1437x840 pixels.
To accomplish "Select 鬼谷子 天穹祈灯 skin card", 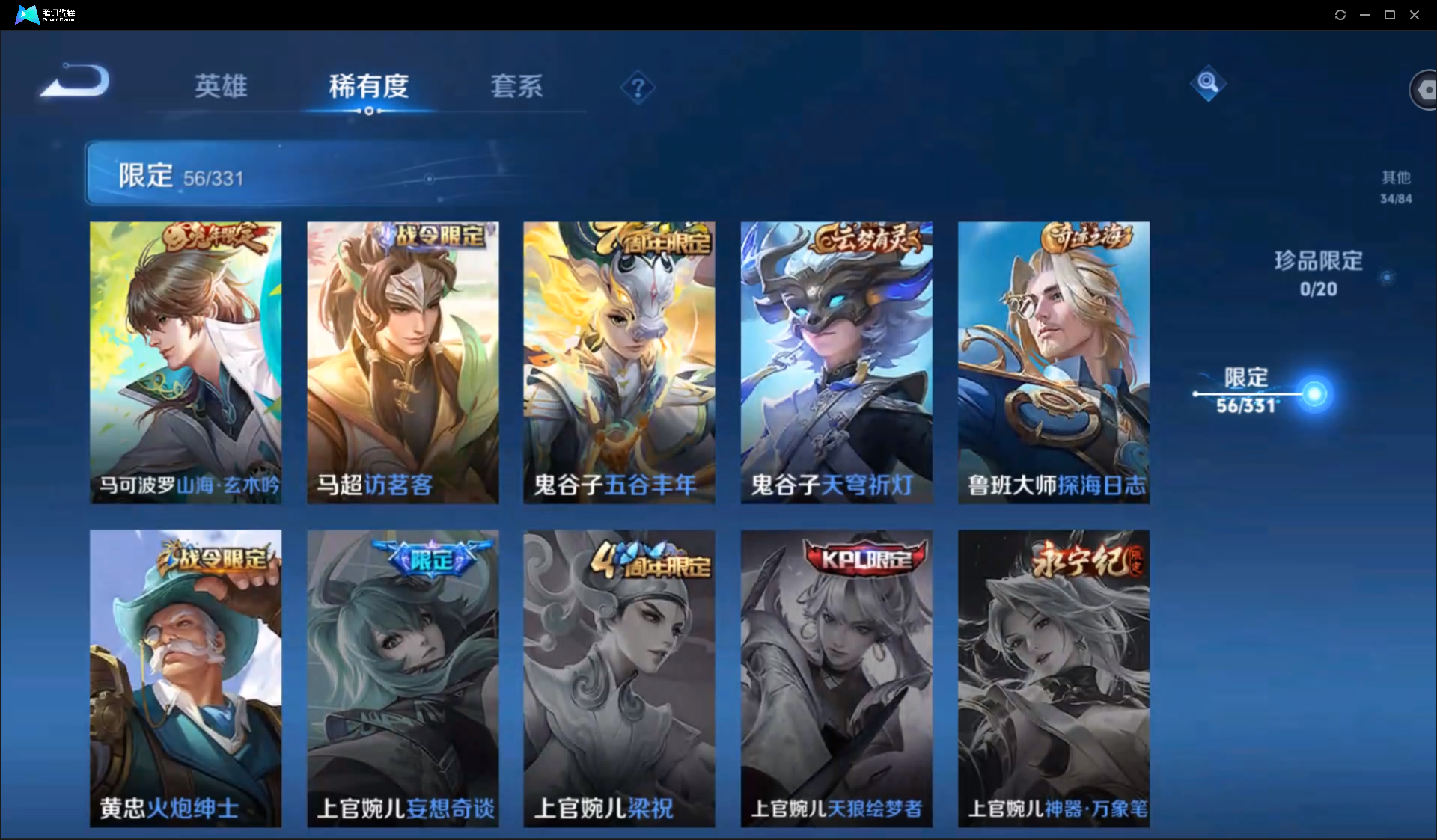I will pyautogui.click(x=836, y=362).
